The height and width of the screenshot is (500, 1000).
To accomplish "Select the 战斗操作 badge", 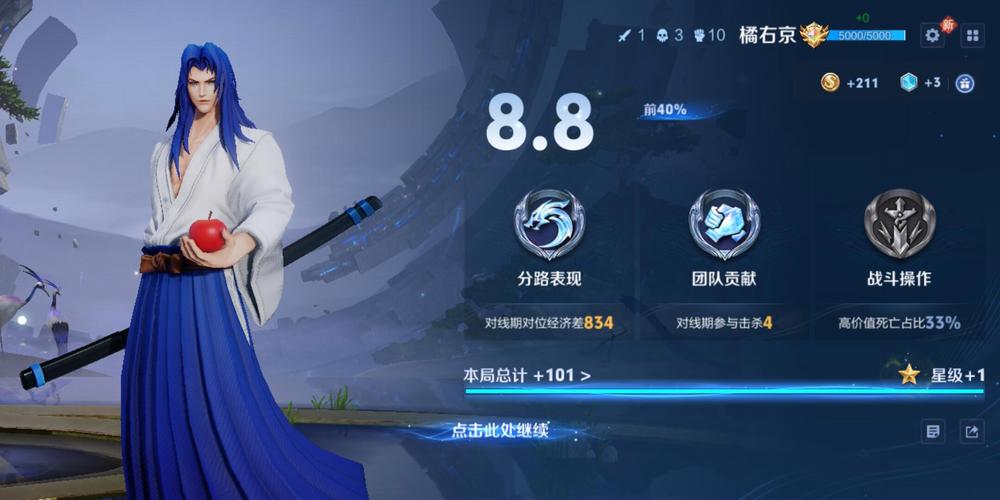I will click(x=899, y=224).
